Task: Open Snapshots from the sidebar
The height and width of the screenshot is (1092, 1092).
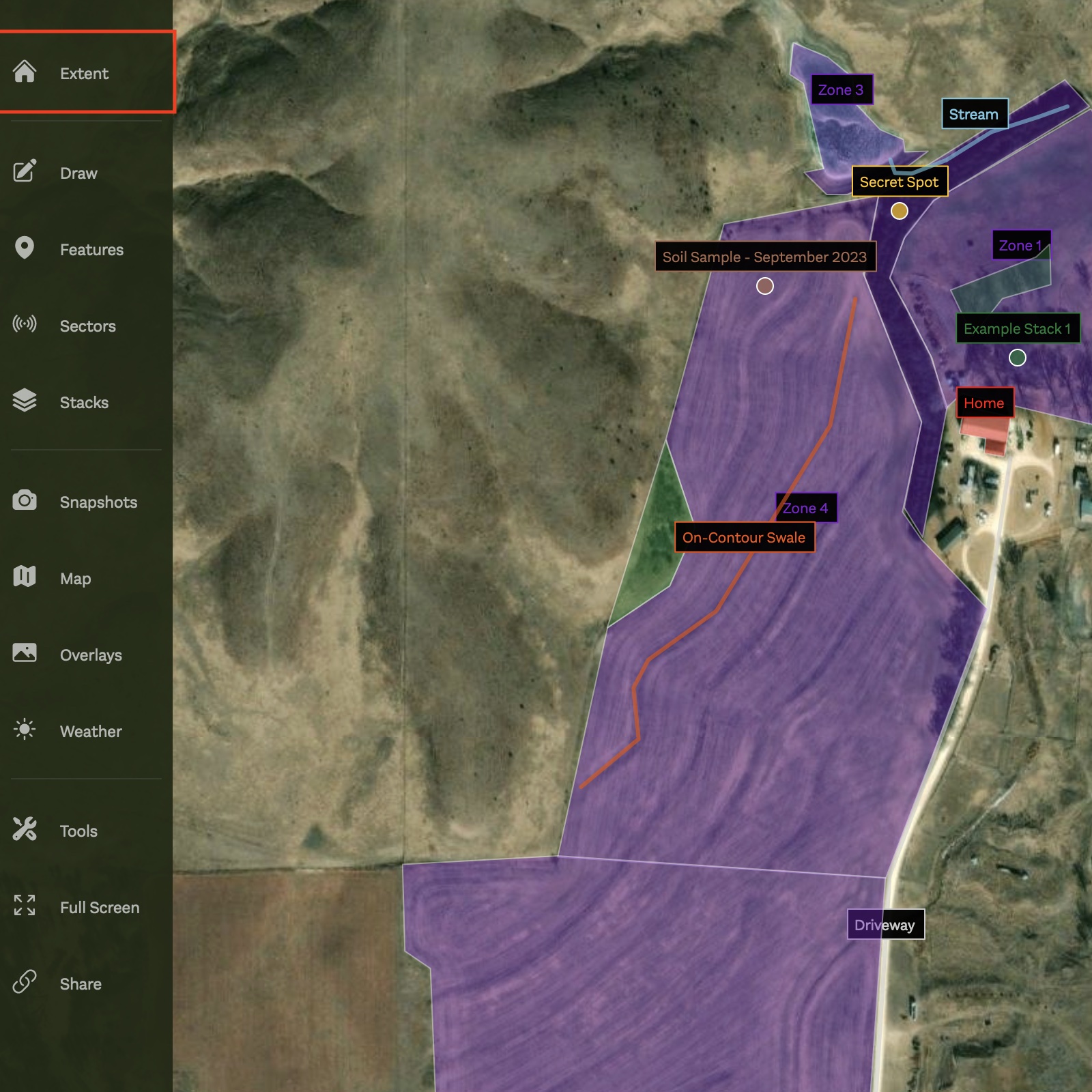Action: [x=98, y=502]
